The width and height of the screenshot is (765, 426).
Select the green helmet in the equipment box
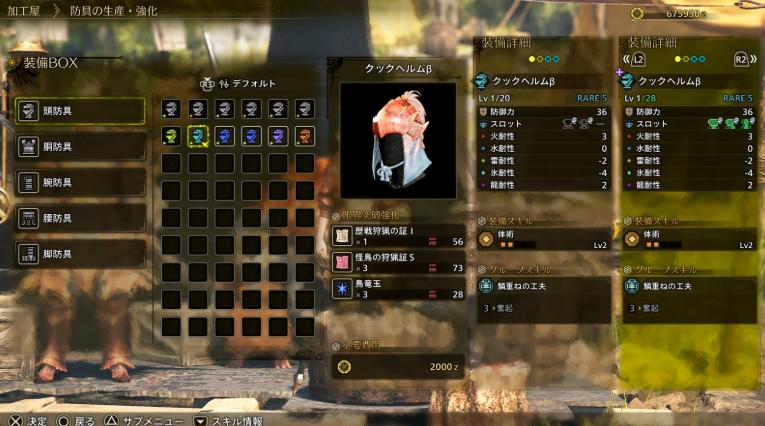point(171,136)
